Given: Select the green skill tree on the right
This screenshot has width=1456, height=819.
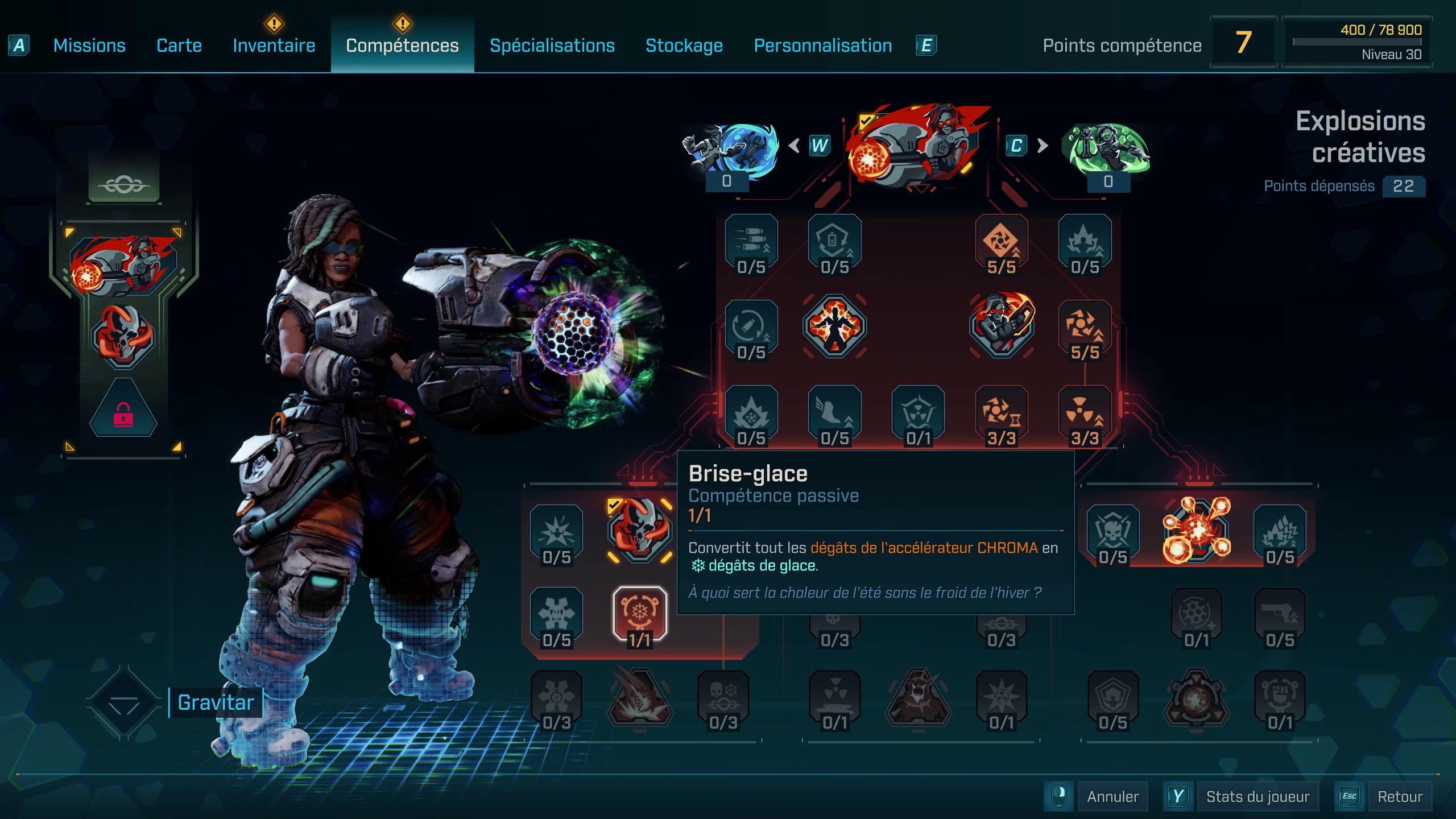Looking at the screenshot, I should 1108,149.
